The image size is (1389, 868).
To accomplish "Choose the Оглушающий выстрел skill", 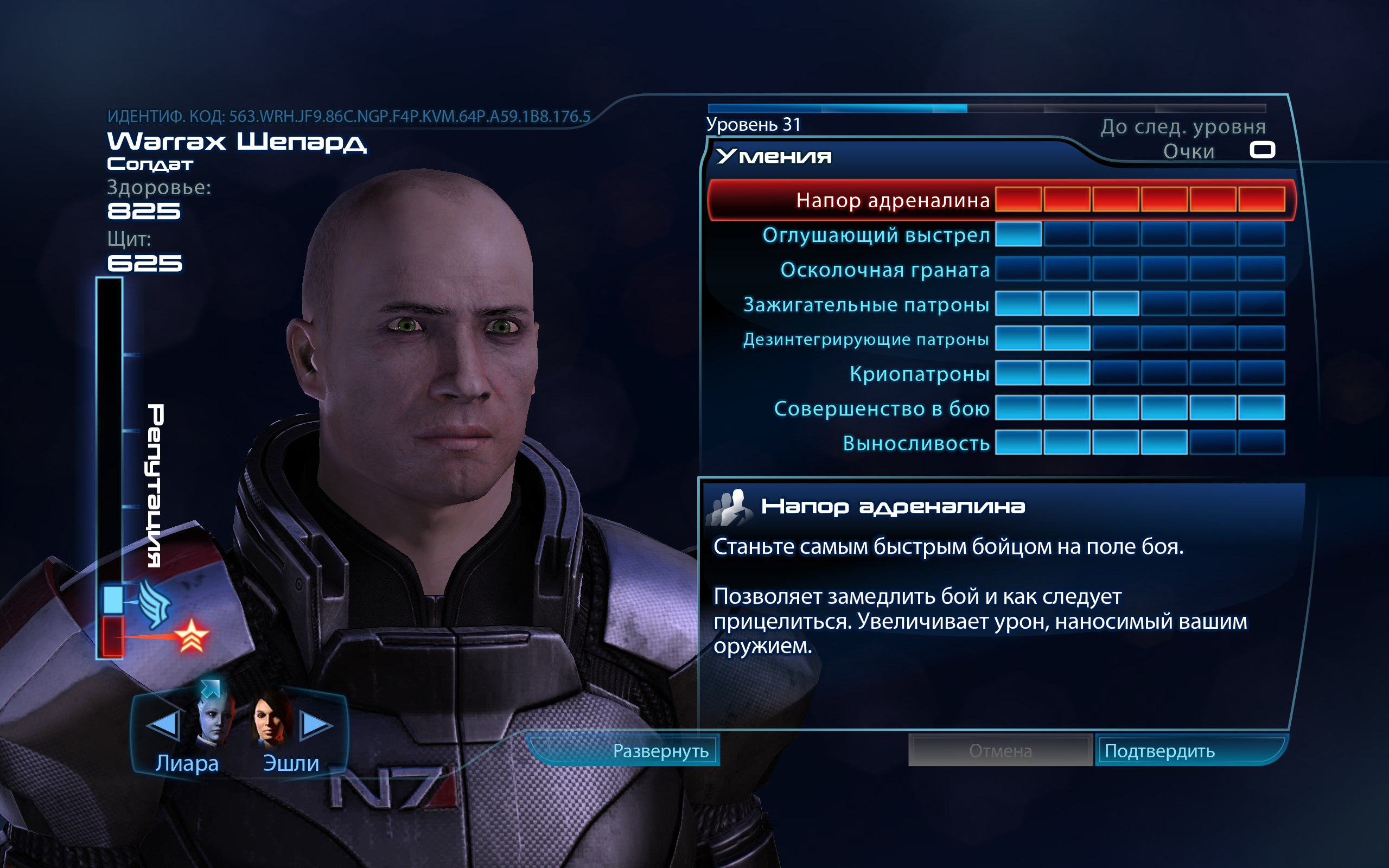I will tap(876, 235).
